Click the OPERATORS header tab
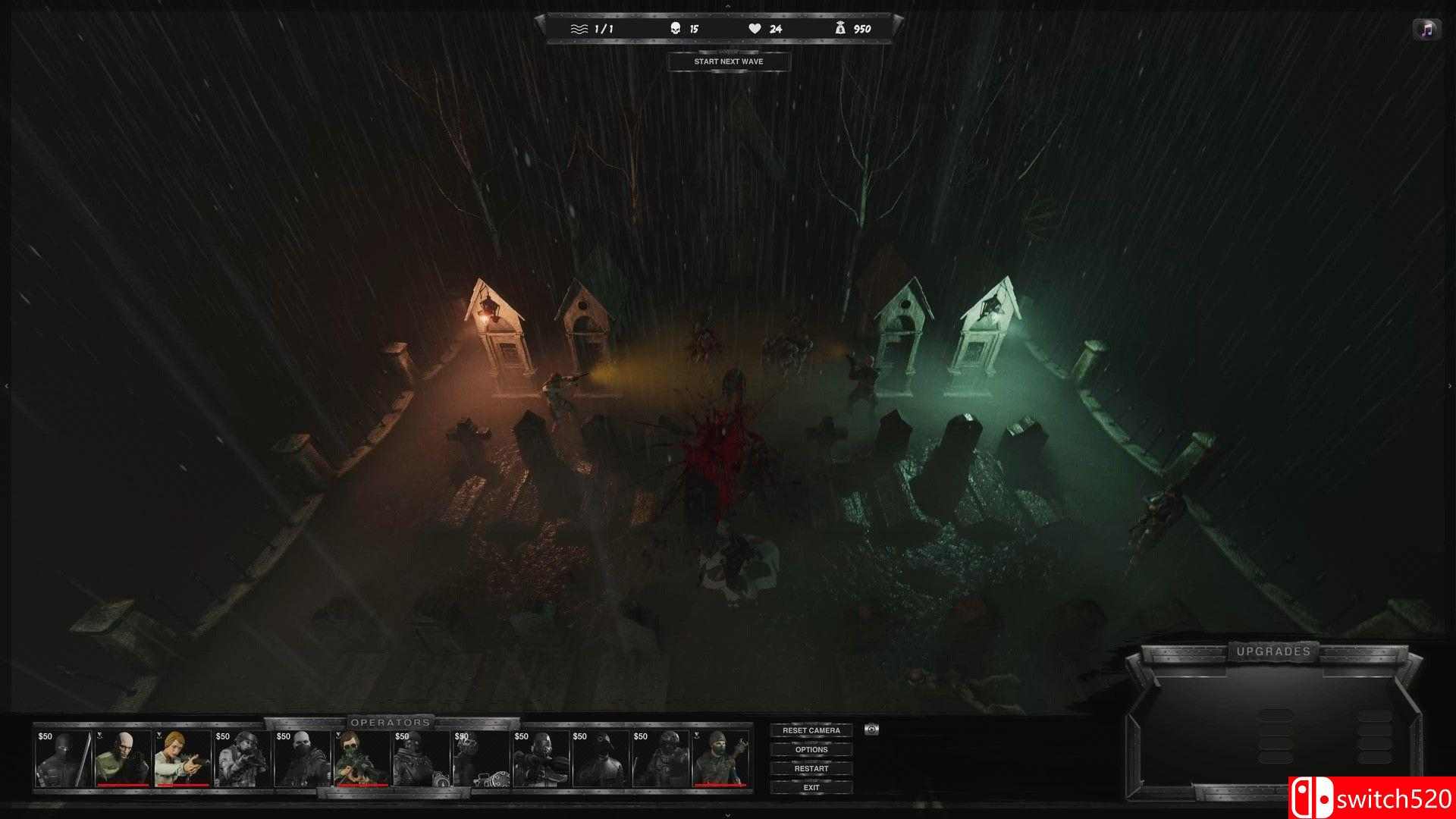Viewport: 1456px width, 819px height. pyautogui.click(x=388, y=723)
